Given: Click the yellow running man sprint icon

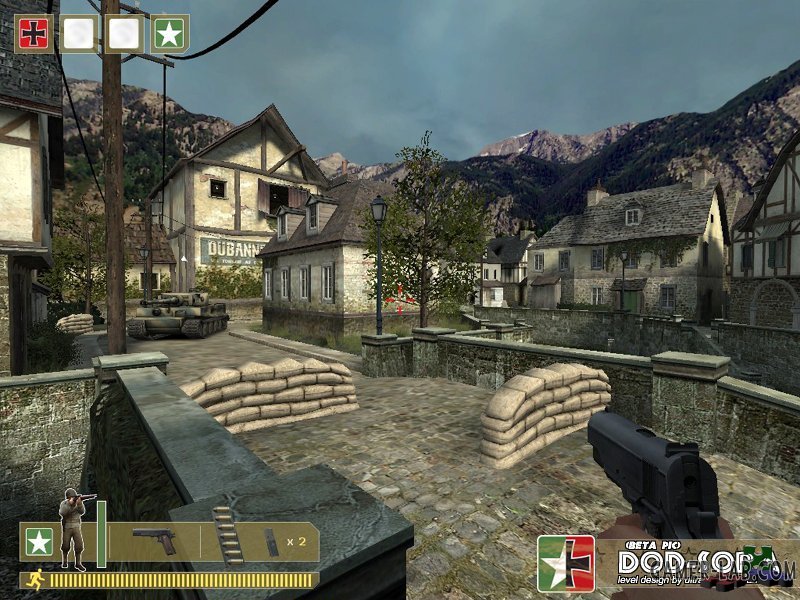Looking at the screenshot, I should point(37,579).
